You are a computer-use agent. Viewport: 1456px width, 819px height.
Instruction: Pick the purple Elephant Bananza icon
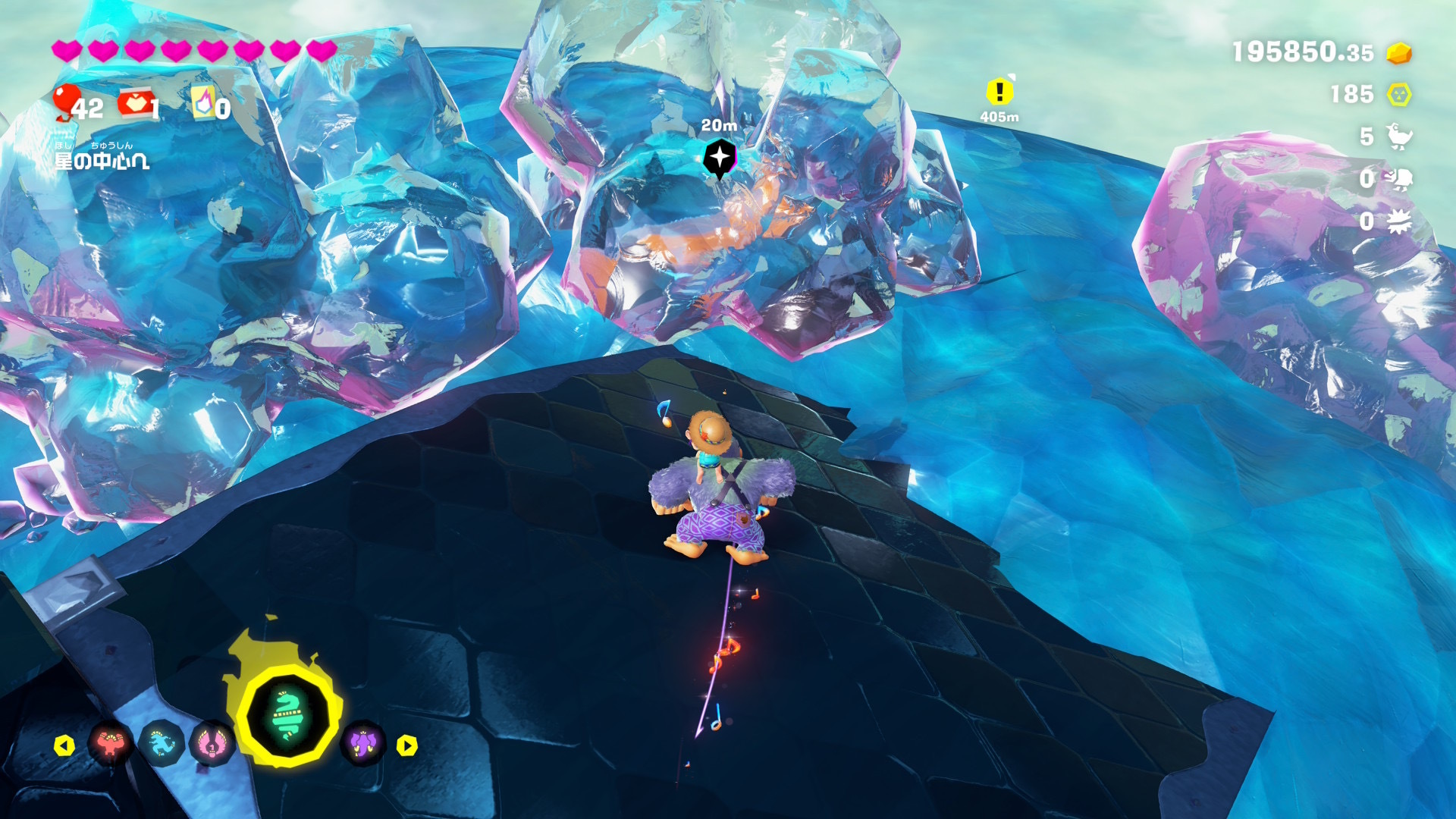(363, 743)
